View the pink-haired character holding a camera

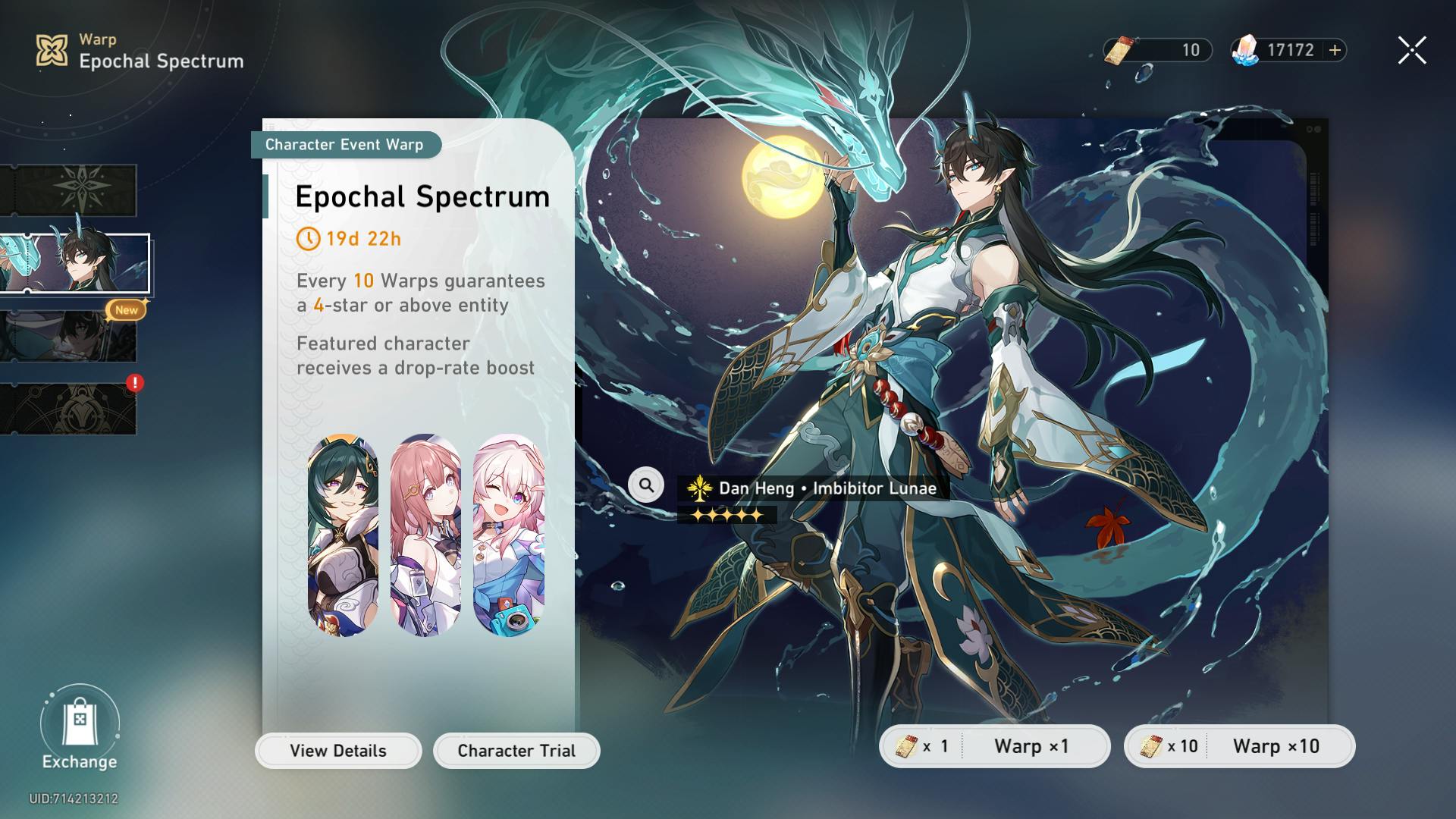[509, 535]
